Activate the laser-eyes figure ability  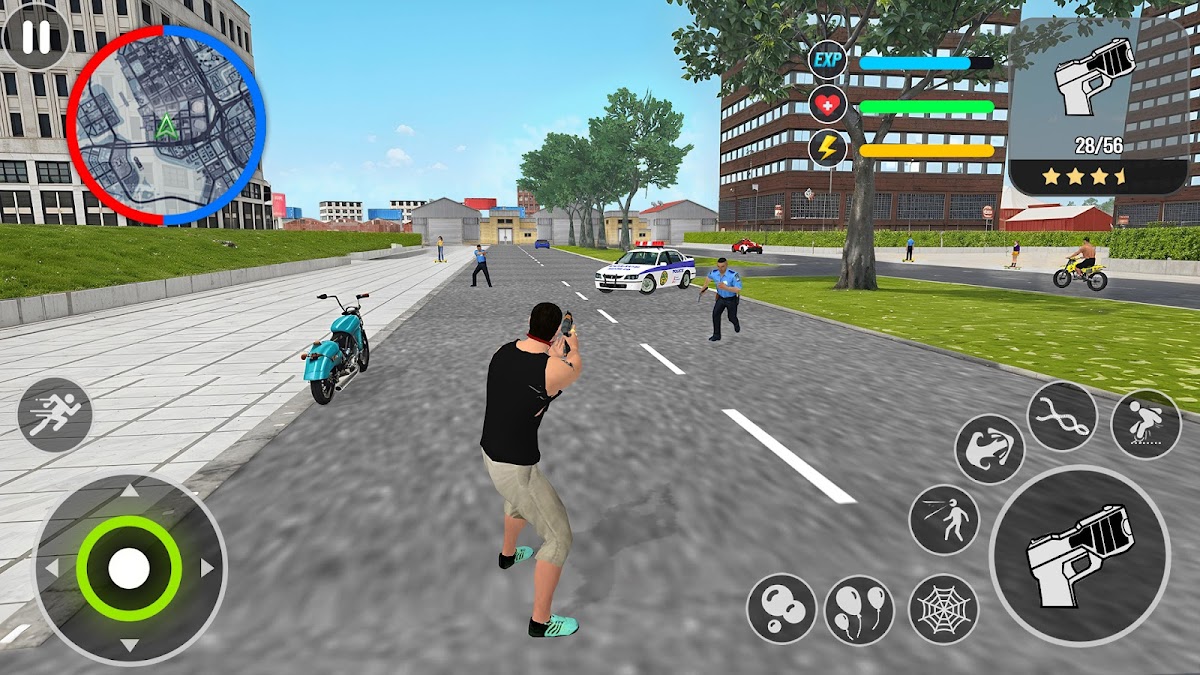[x=944, y=520]
